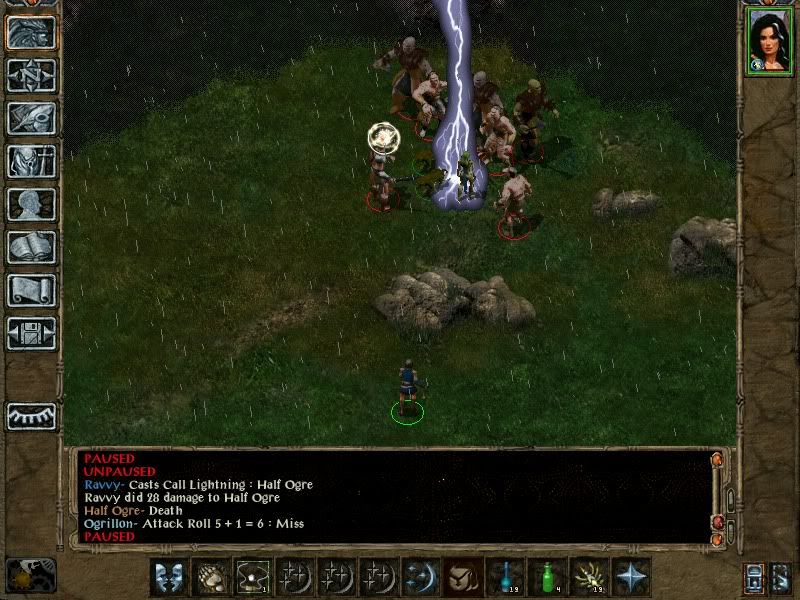Use the green bottle quick item

tap(546, 576)
